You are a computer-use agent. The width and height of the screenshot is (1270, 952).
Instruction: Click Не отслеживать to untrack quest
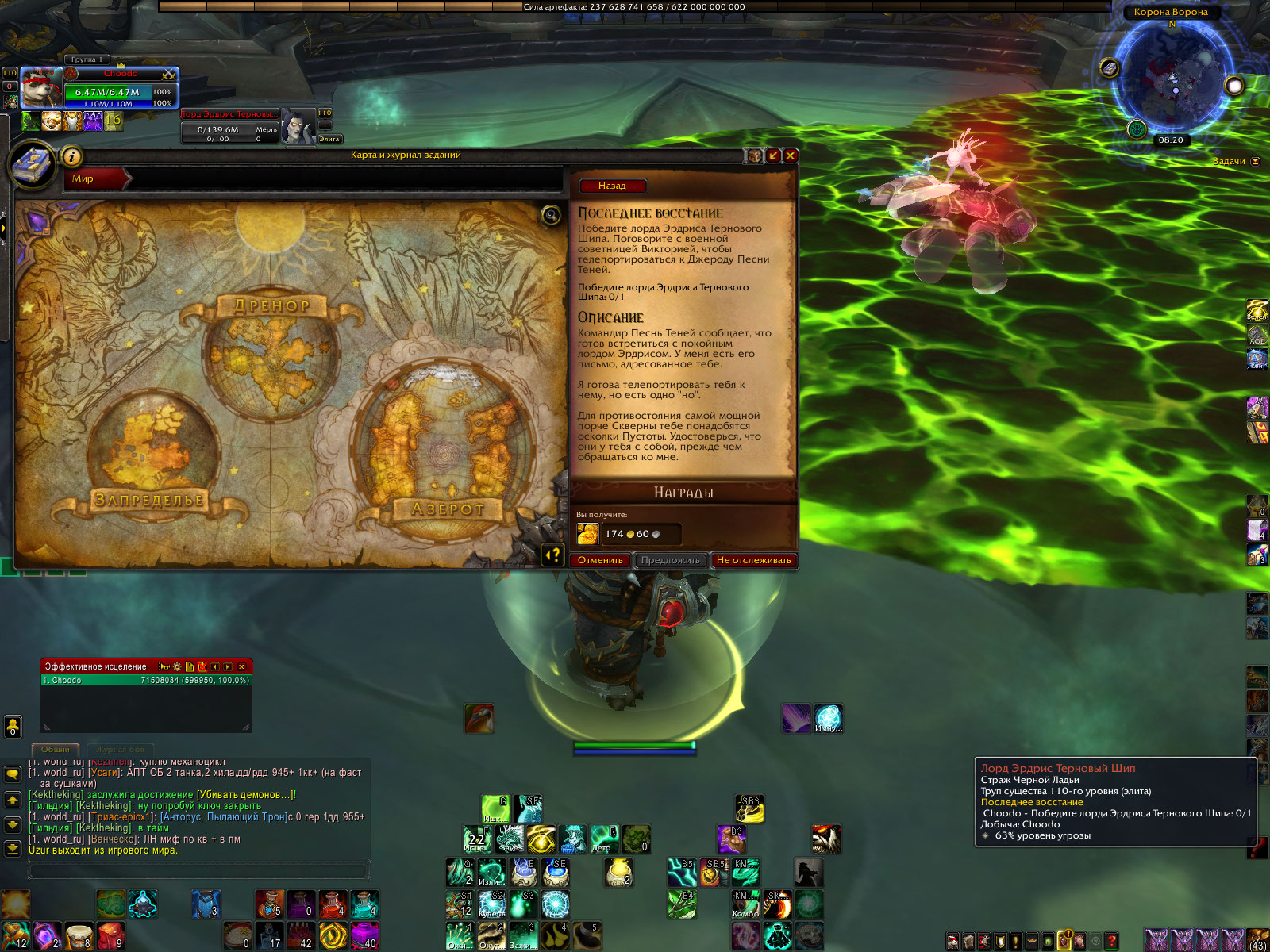[x=753, y=560]
